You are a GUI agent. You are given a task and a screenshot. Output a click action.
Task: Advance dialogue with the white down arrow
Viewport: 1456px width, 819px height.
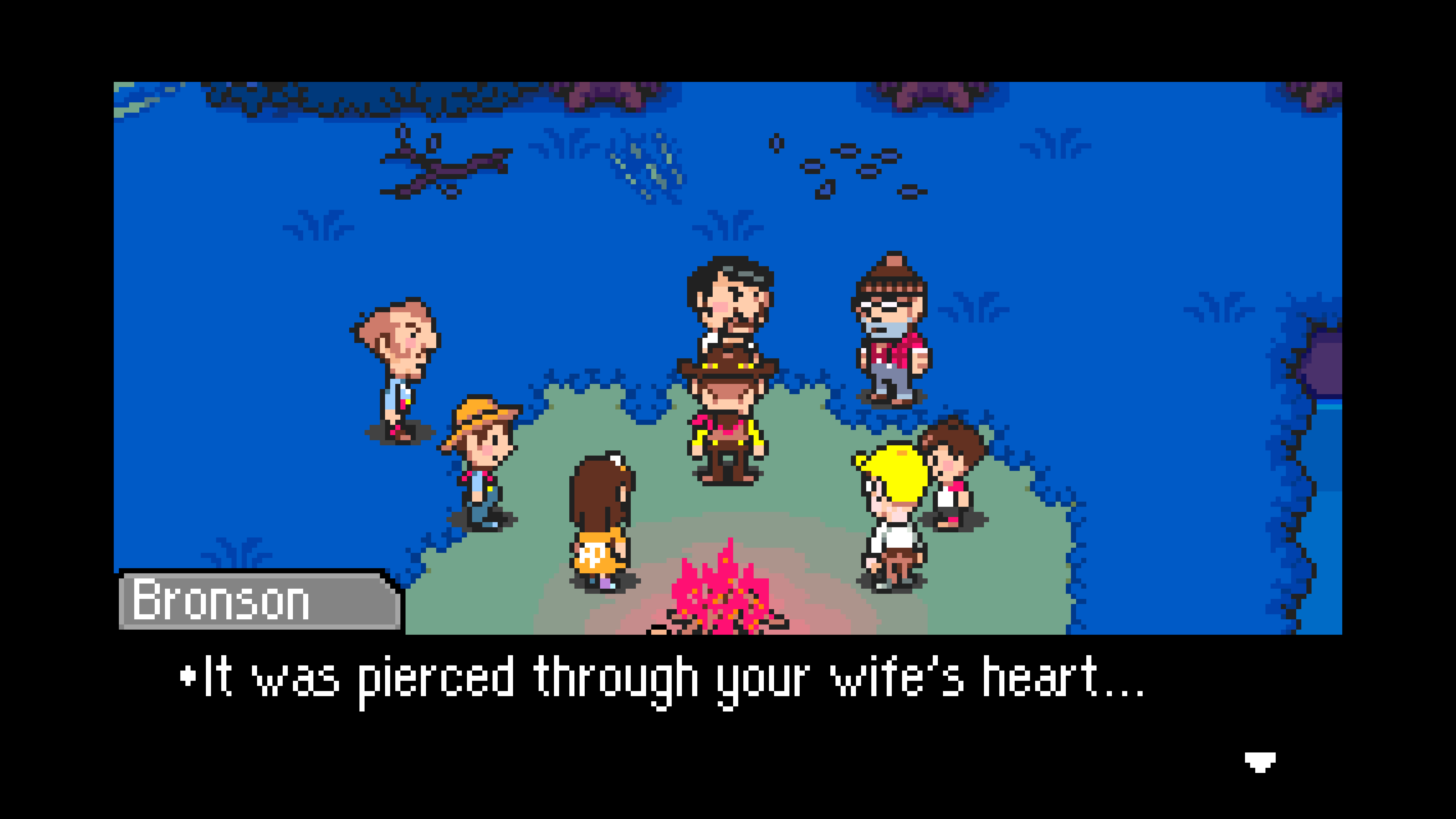pyautogui.click(x=1259, y=761)
